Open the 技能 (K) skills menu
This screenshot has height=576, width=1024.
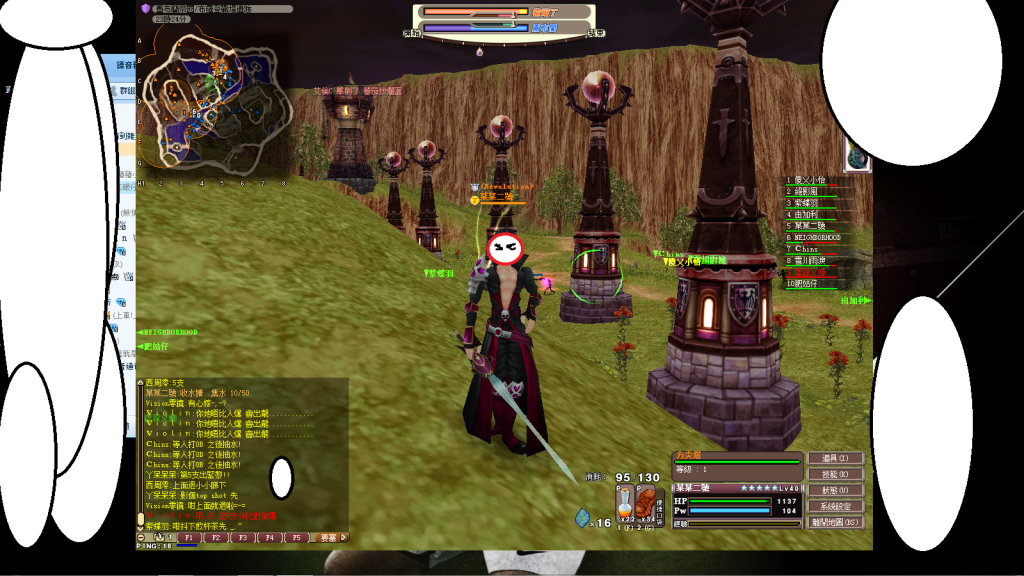835,474
